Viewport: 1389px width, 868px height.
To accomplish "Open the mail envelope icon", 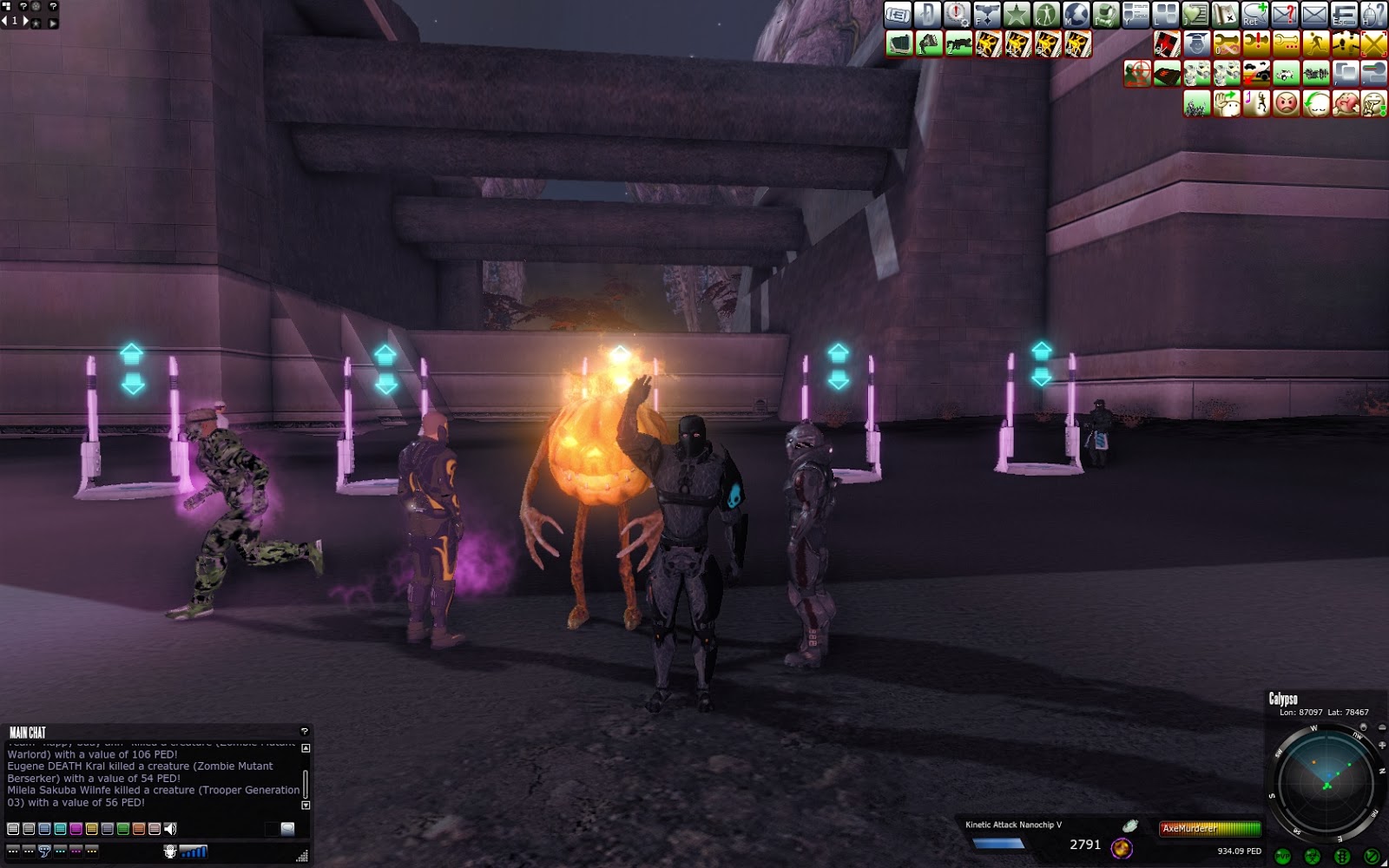I will tap(1314, 15).
